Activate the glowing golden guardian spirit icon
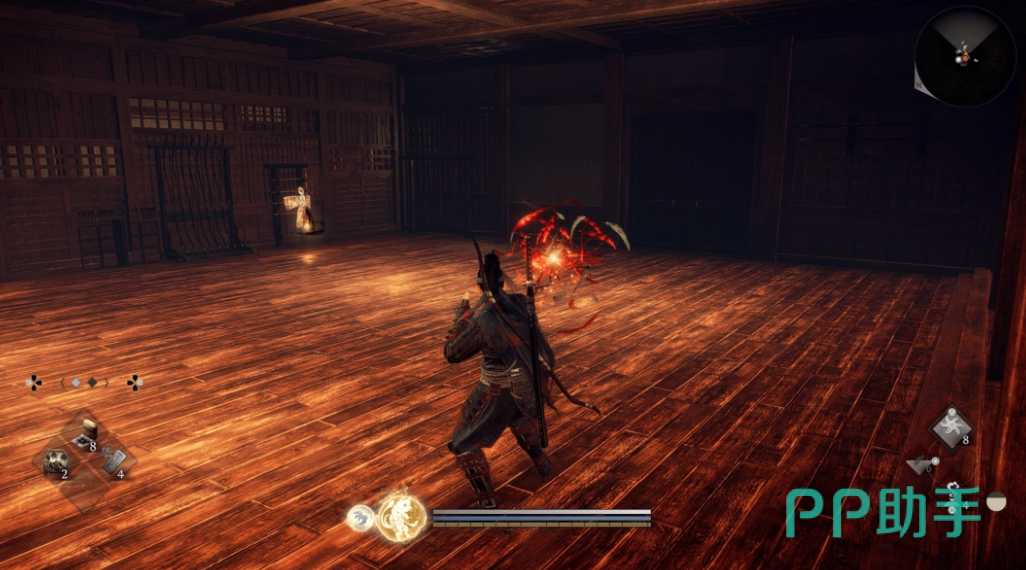The height and width of the screenshot is (570, 1026). tap(402, 517)
